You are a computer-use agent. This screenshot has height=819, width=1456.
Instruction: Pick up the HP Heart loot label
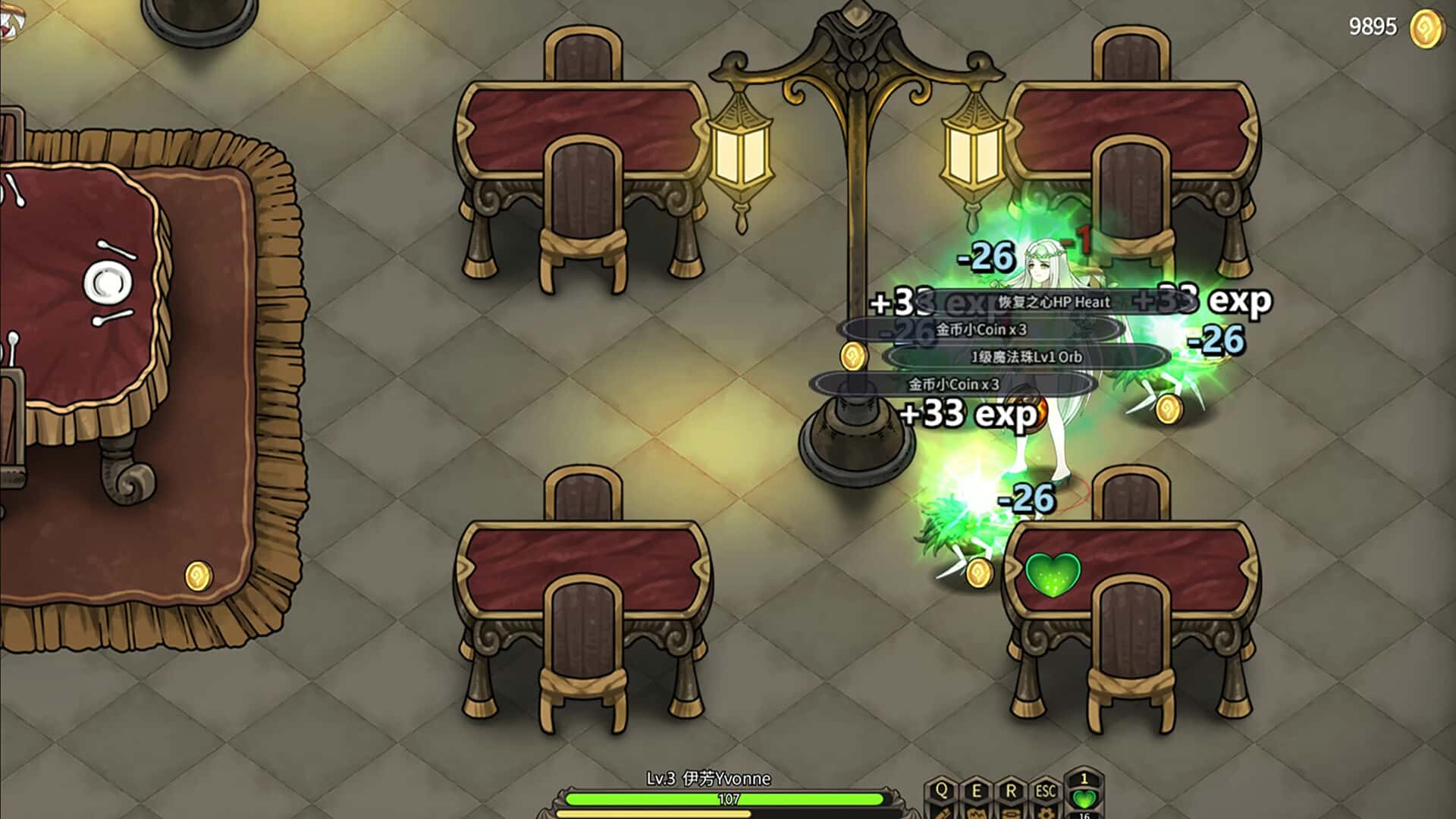coord(1053,302)
